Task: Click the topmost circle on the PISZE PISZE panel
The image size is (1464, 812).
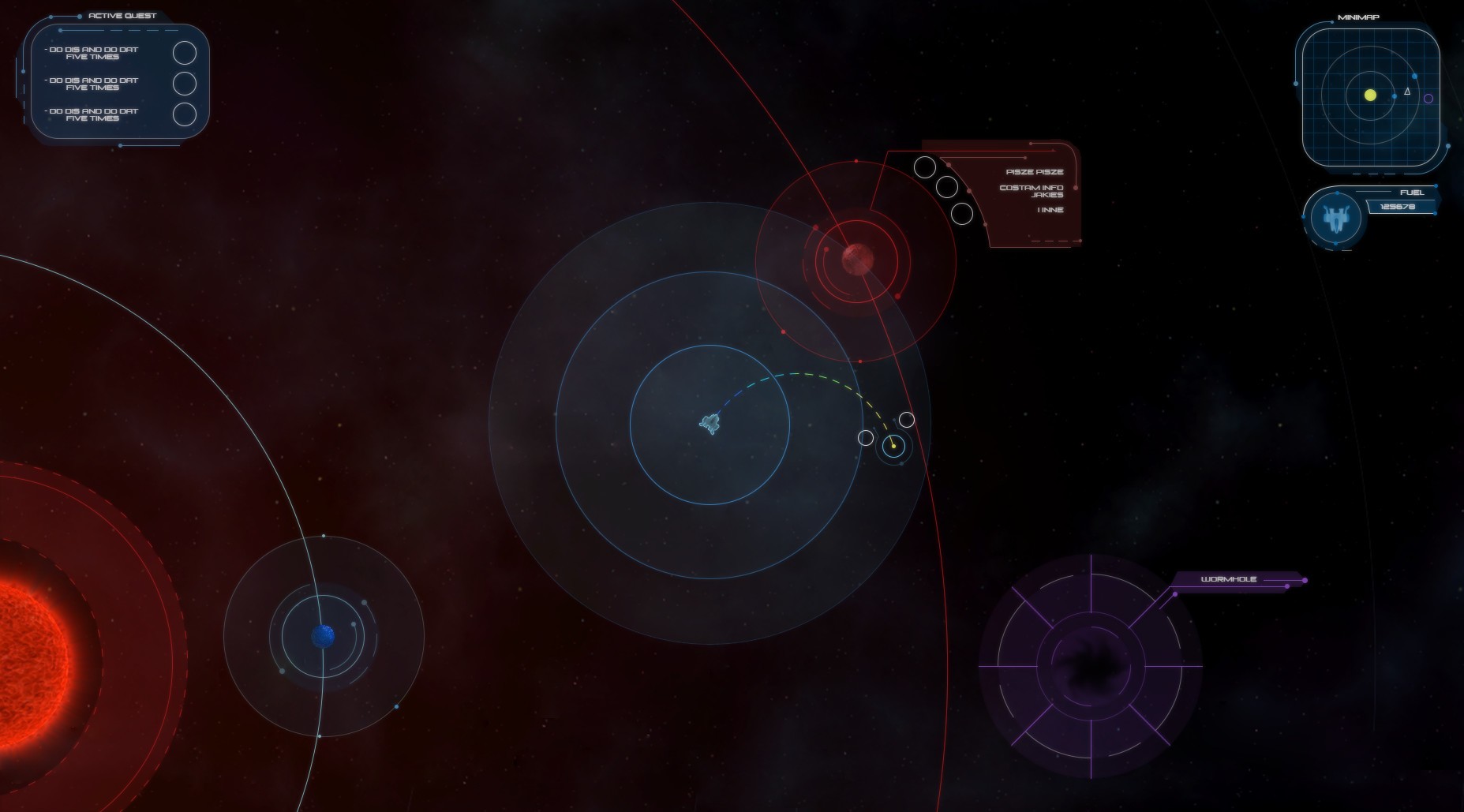Action: tap(923, 167)
